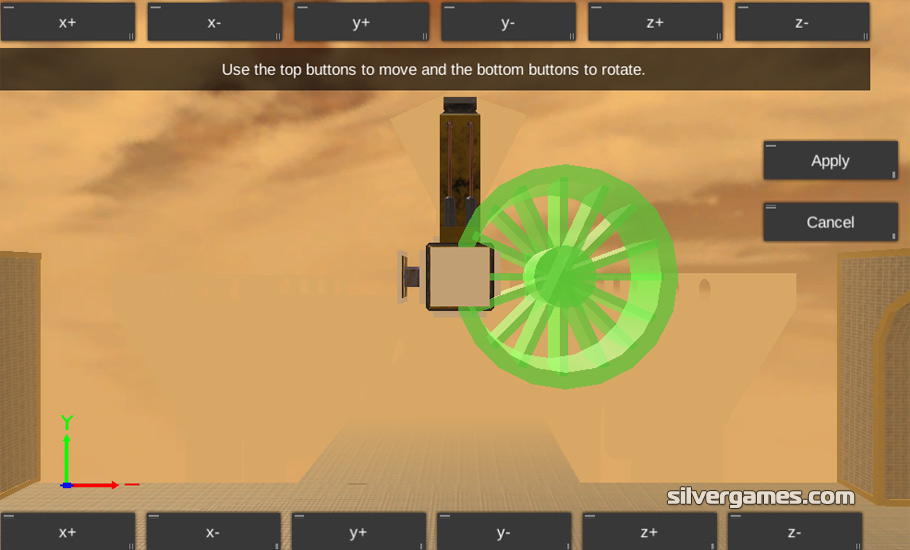
Task: Rotate with the bottom x- button
Action: coord(213,532)
